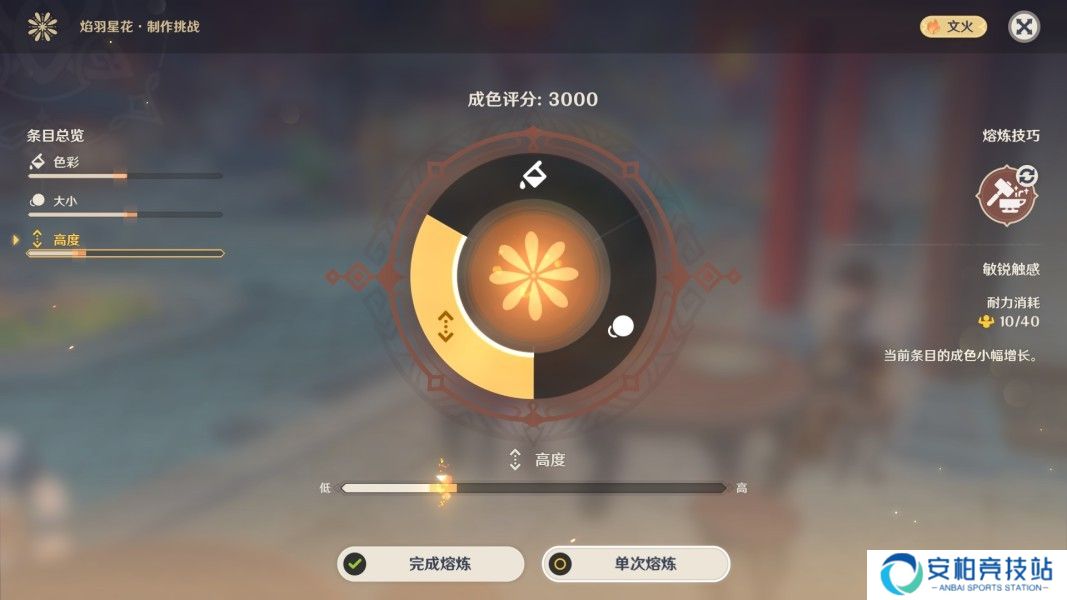Select the size sphere wheel segment
1067x600 pixels.
tap(621, 327)
